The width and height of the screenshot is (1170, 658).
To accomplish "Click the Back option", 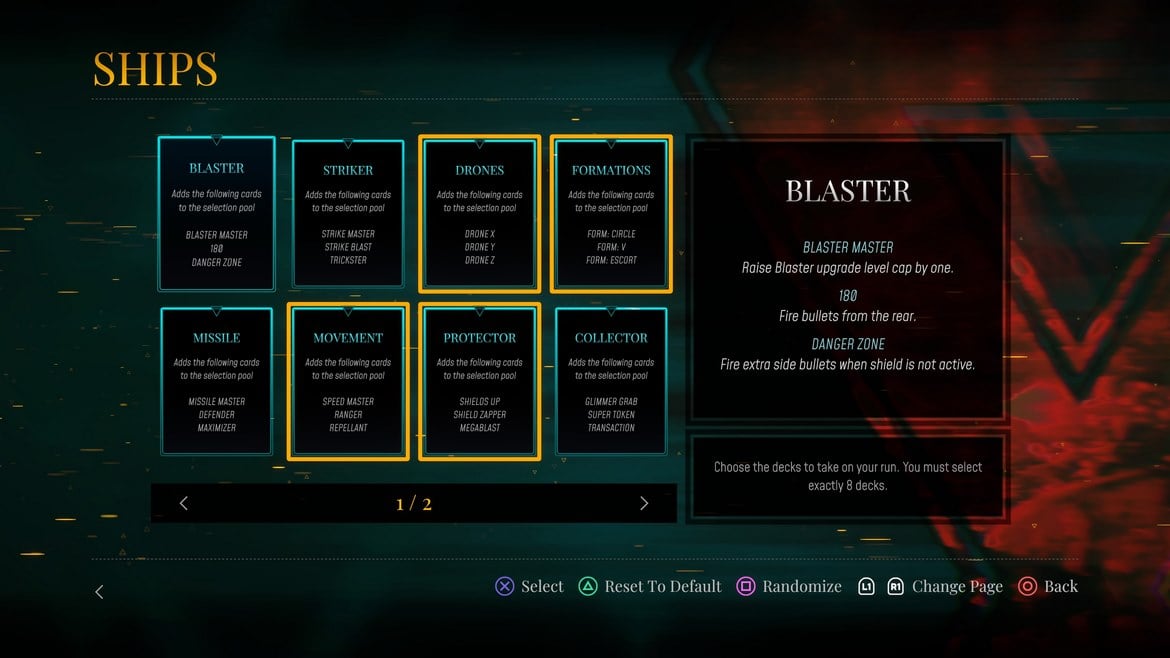I will tap(1048, 587).
